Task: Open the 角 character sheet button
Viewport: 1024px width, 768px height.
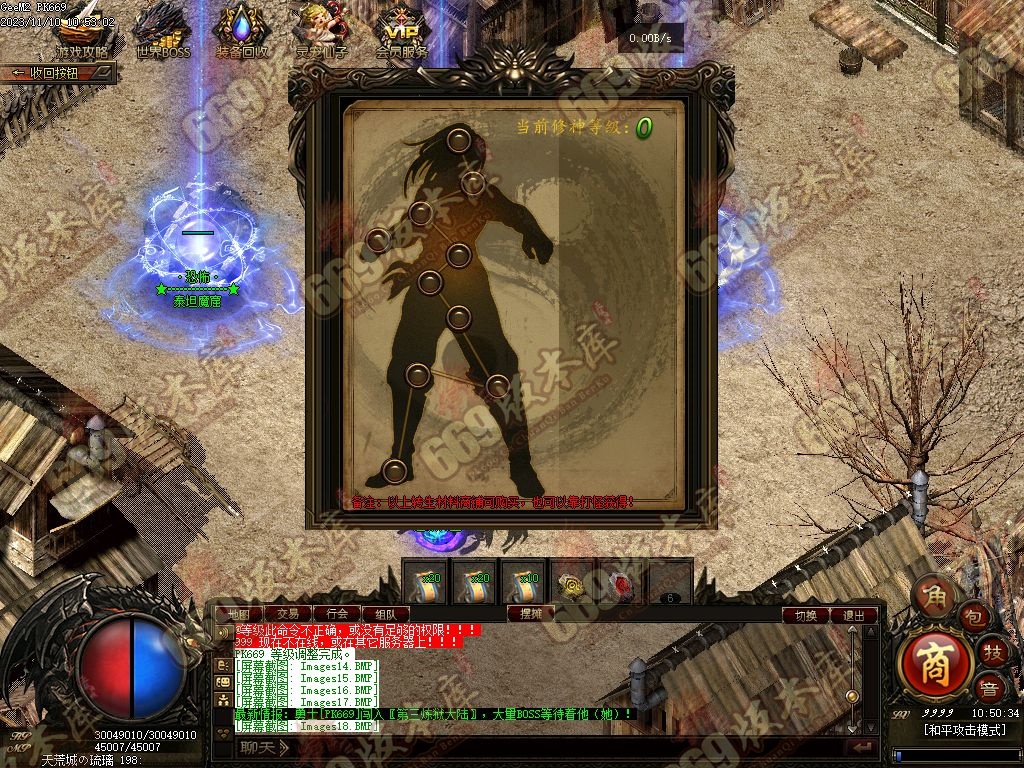Action: click(x=934, y=594)
